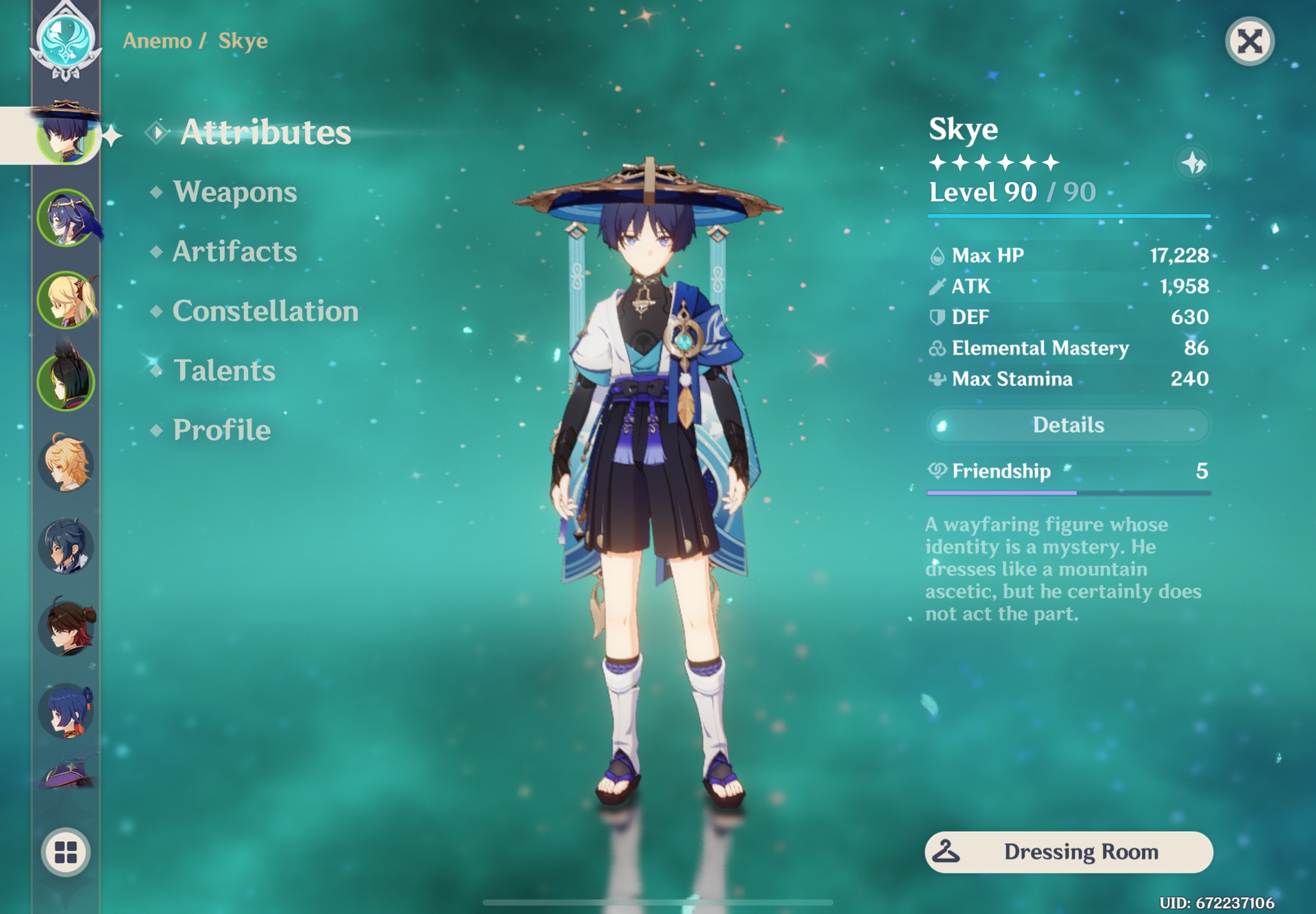Image resolution: width=1316 pixels, height=914 pixels.
Task: Click the Friendship emblem icon
Action: [936, 471]
